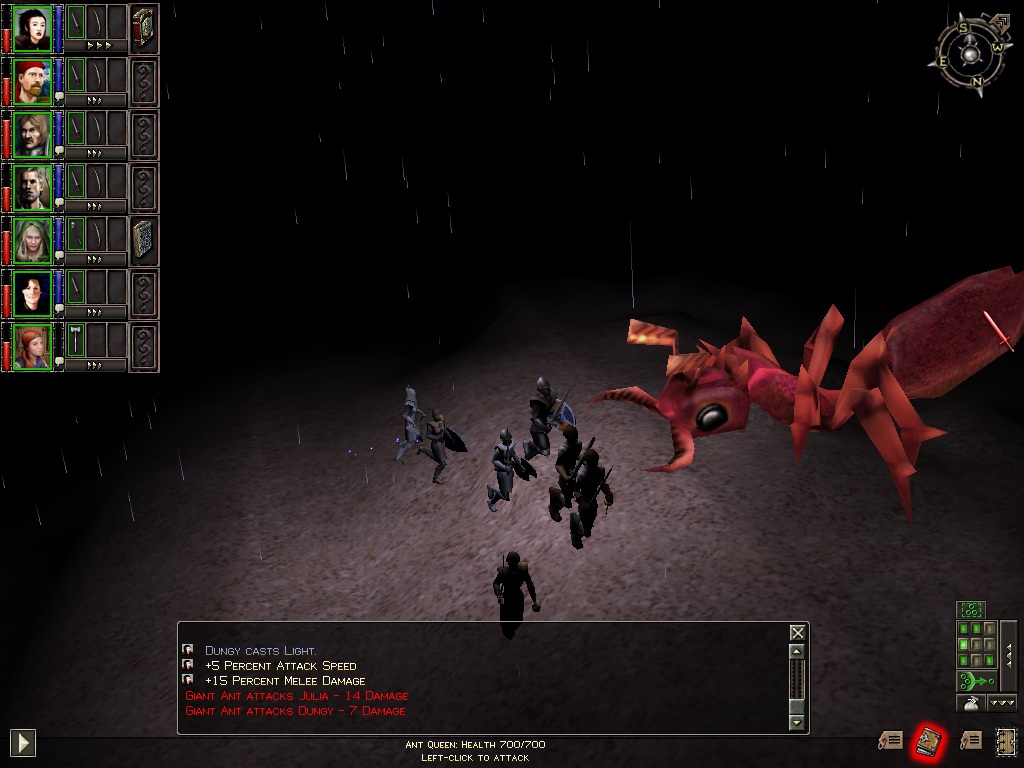Collapse the formation panel with the side arrows

1008,655
